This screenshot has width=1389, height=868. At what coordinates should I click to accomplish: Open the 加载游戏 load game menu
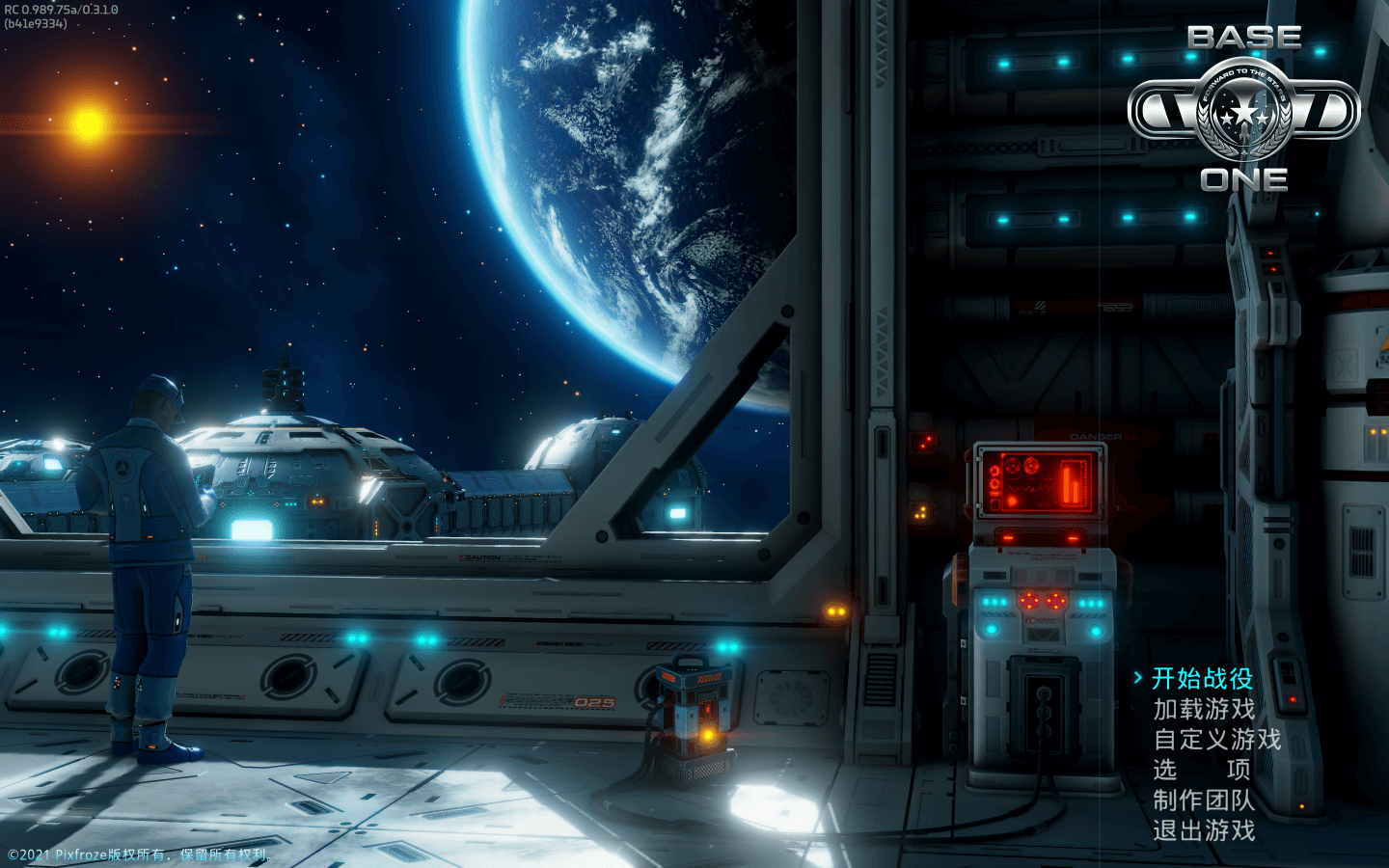pos(1204,710)
